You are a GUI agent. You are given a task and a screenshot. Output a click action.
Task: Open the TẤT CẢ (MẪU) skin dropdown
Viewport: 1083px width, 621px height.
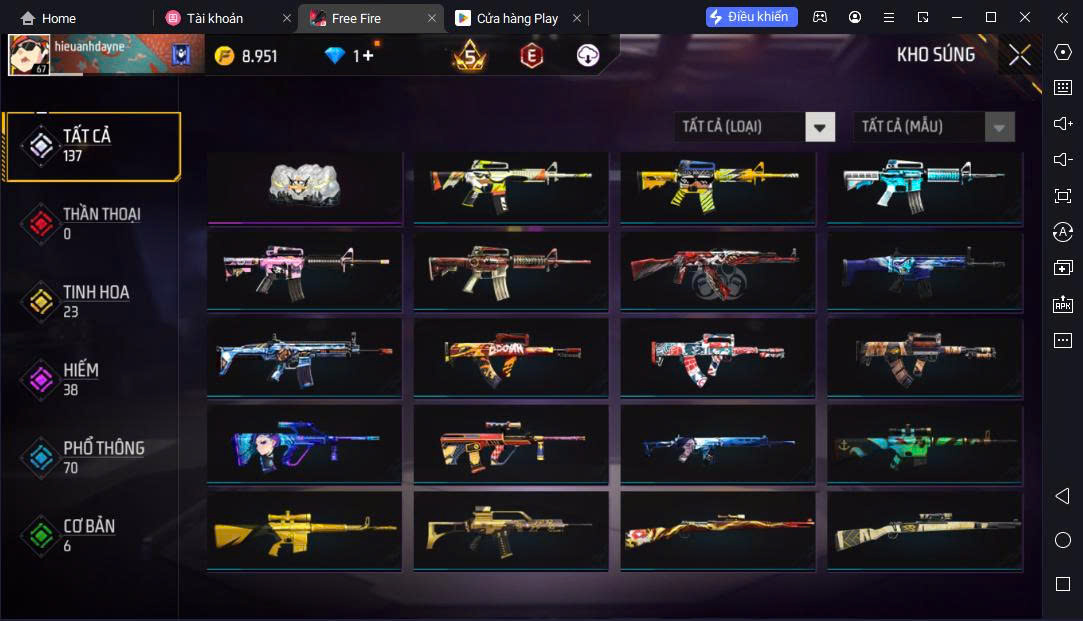pos(933,127)
